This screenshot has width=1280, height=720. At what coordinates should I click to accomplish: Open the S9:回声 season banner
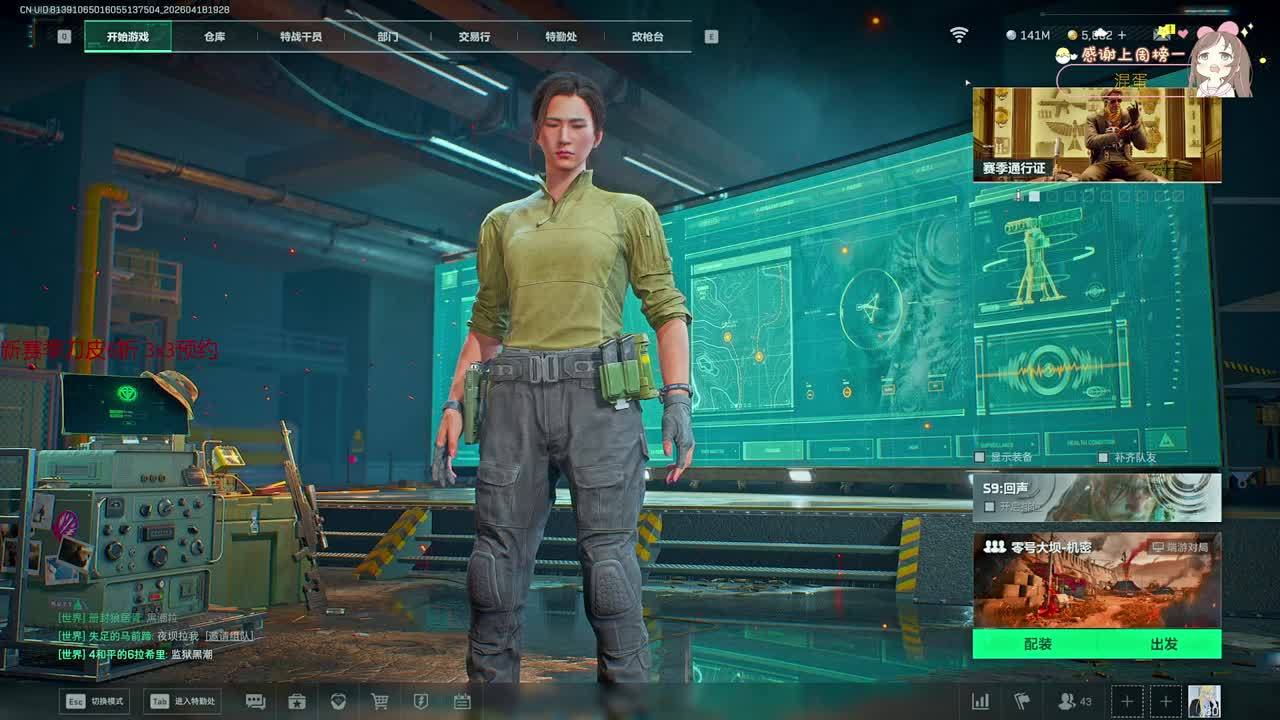click(x=1096, y=497)
